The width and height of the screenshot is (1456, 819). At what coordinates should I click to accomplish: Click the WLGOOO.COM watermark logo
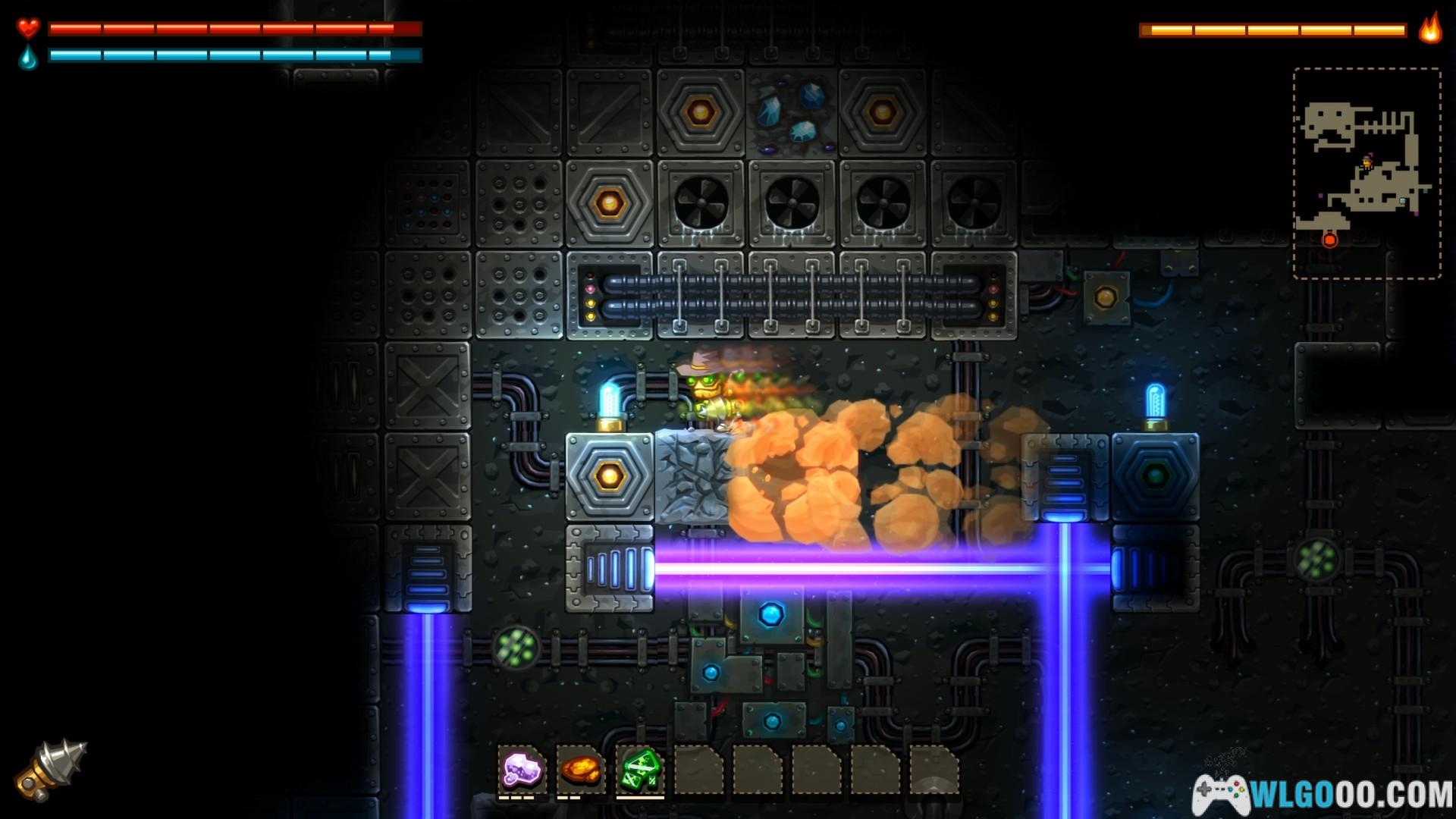(1323, 795)
